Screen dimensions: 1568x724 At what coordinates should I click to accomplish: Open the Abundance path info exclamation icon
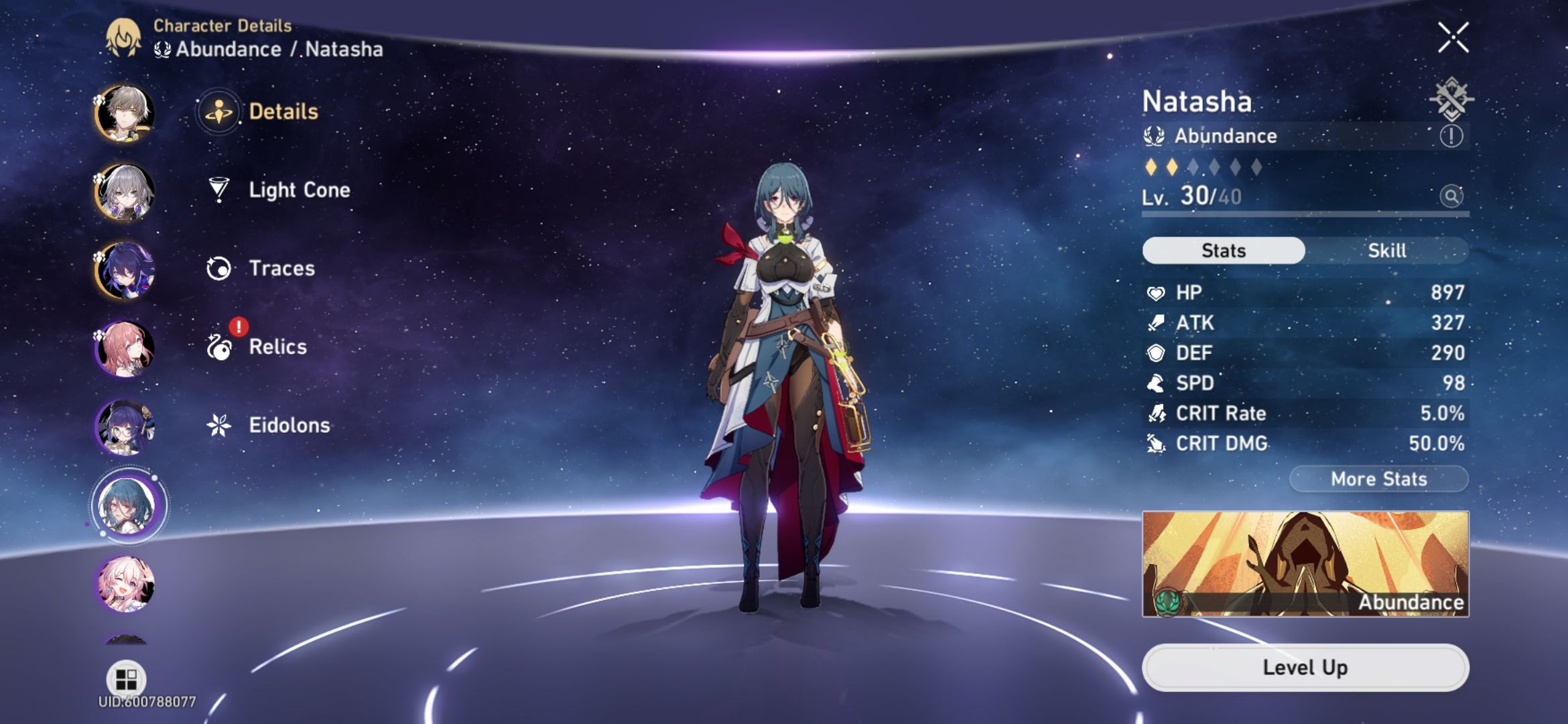pyautogui.click(x=1451, y=137)
